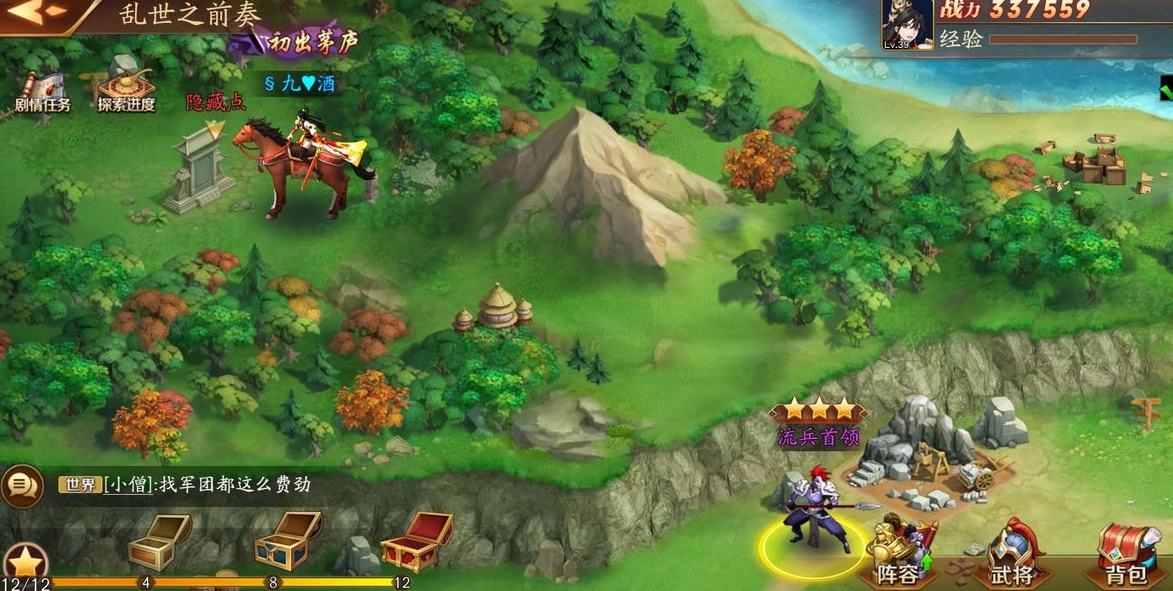The width and height of the screenshot is (1173, 591).
Task: Open the 背包 backpack
Action: tap(1125, 555)
